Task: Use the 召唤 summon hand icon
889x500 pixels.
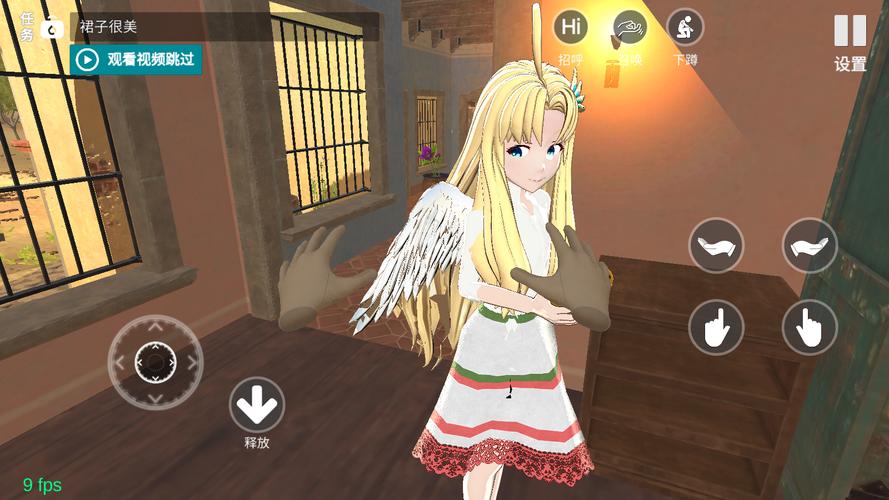Action: tap(629, 27)
